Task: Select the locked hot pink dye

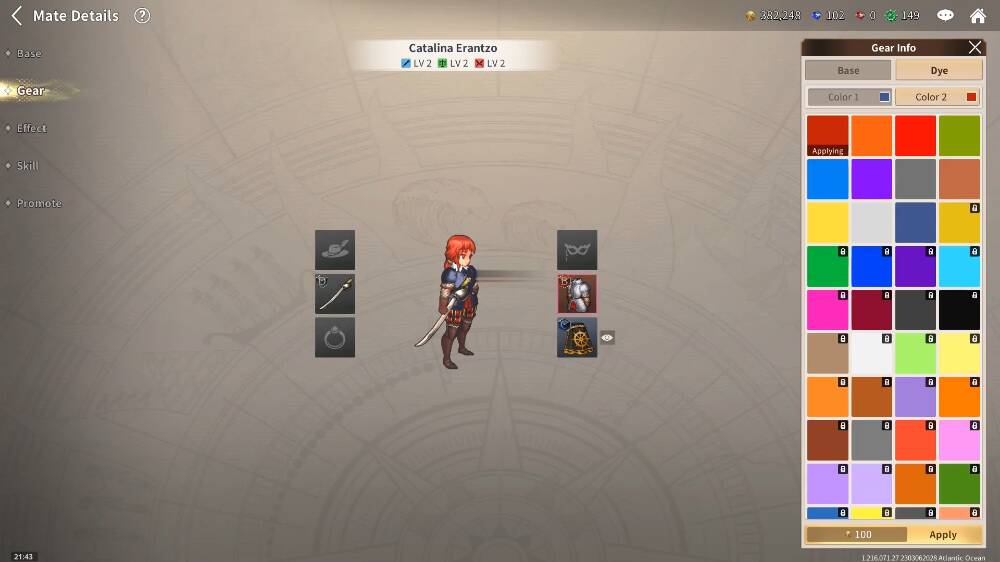Action: [x=827, y=310]
